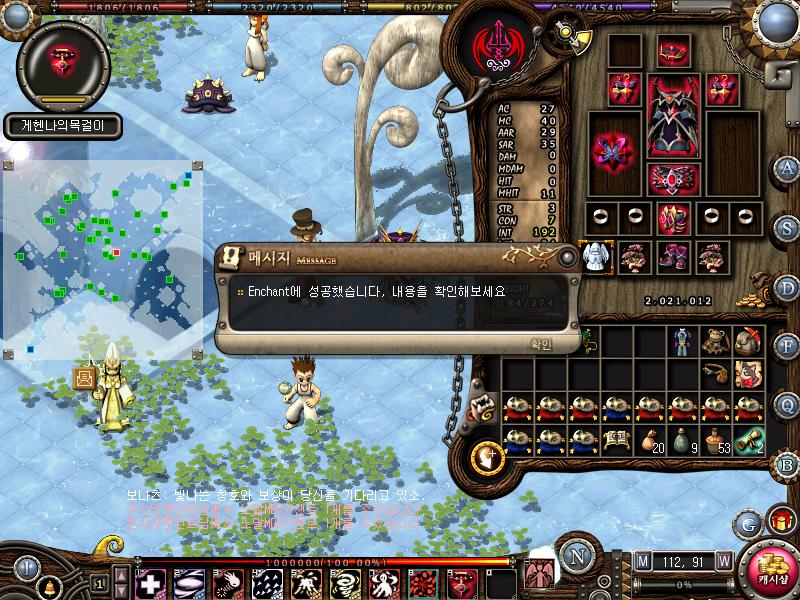This screenshot has height=600, width=800.
Task: Select the white angel statue equipment slot
Action: (595, 256)
